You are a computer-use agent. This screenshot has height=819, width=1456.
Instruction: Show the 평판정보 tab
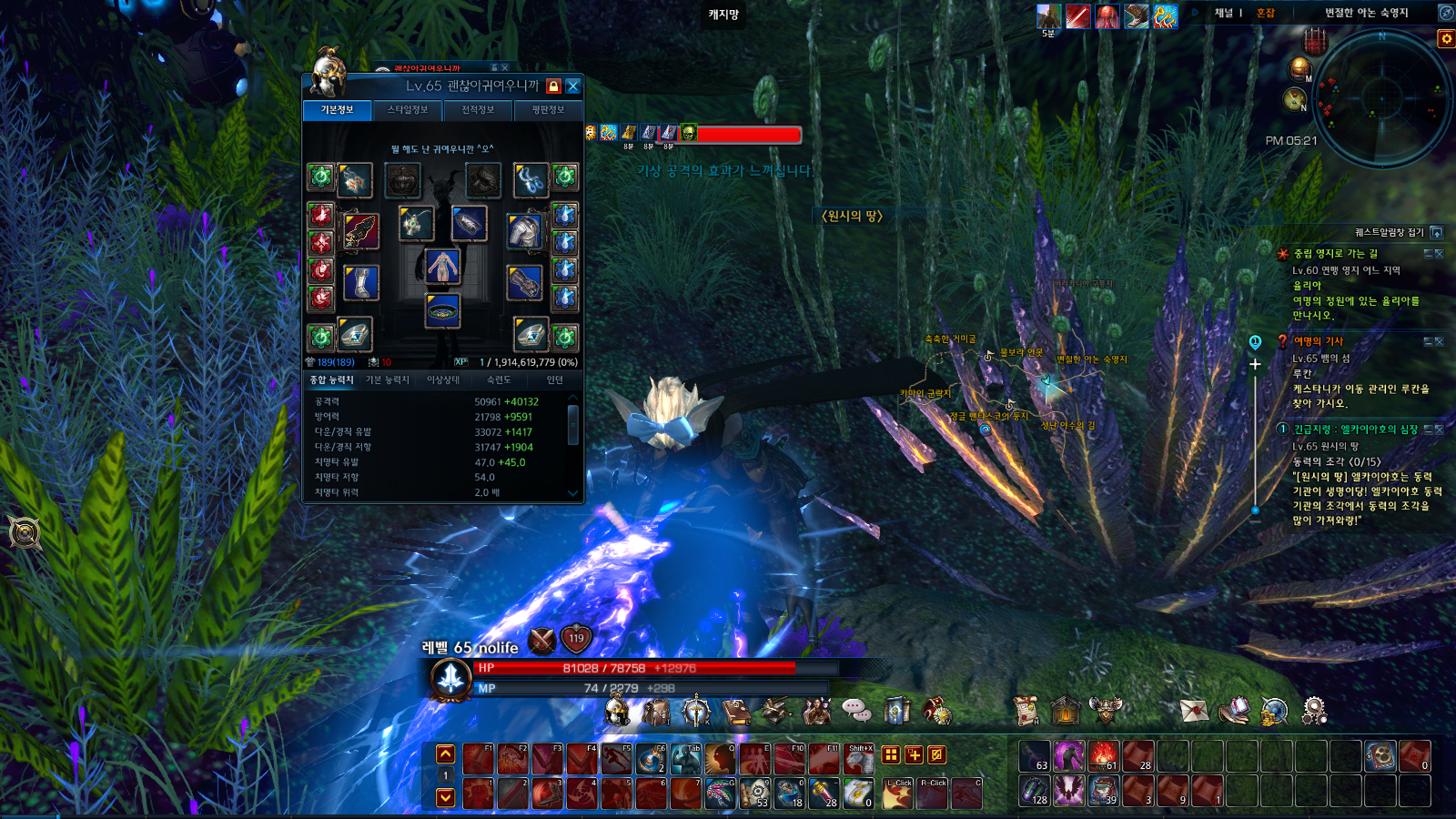click(548, 110)
